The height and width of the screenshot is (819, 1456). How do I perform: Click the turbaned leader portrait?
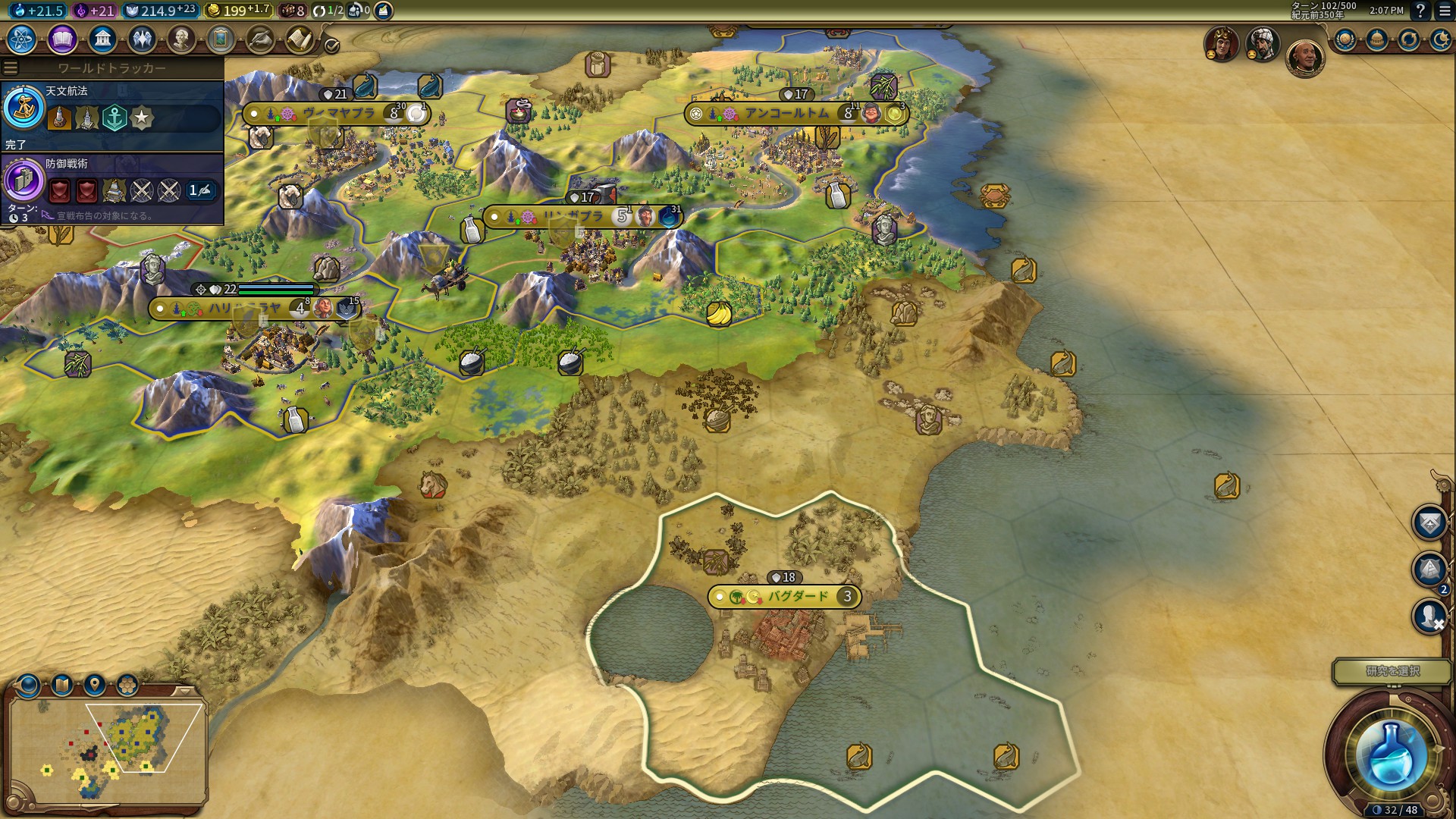(x=1263, y=45)
